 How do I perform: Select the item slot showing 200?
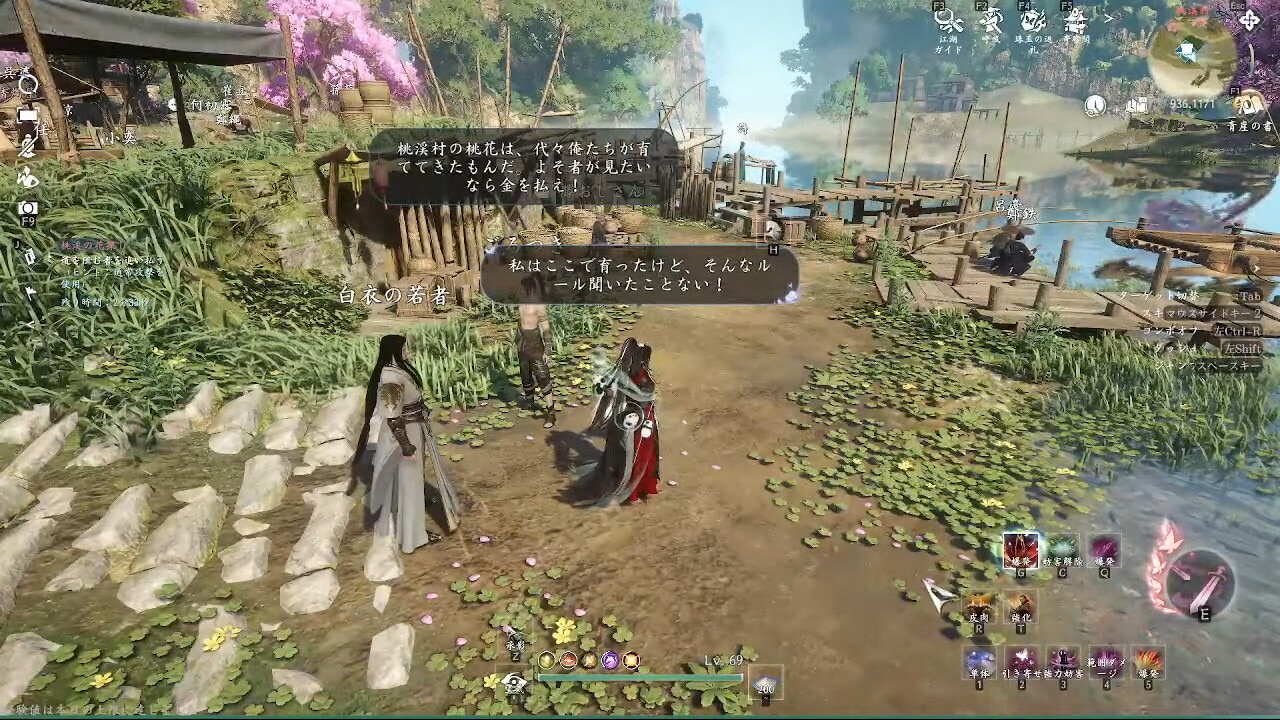766,682
